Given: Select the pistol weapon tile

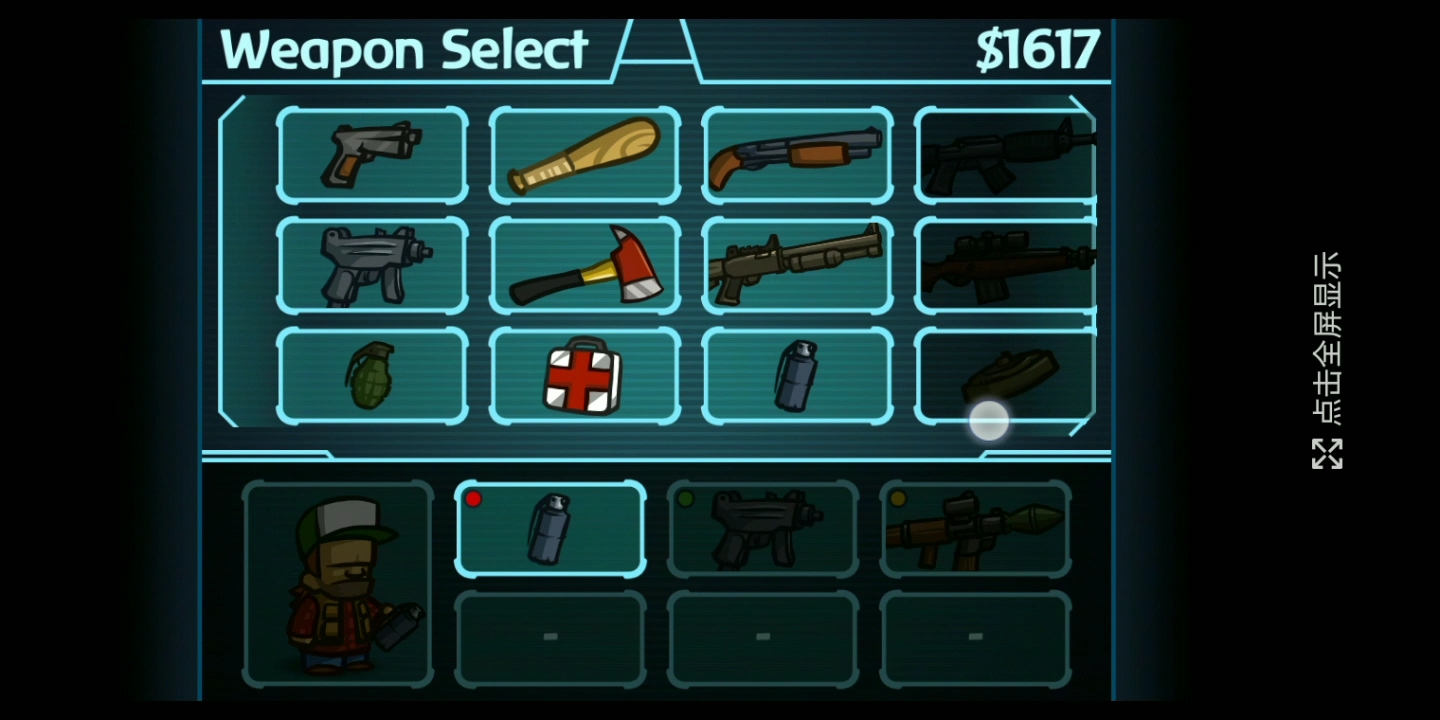Looking at the screenshot, I should 372,155.
